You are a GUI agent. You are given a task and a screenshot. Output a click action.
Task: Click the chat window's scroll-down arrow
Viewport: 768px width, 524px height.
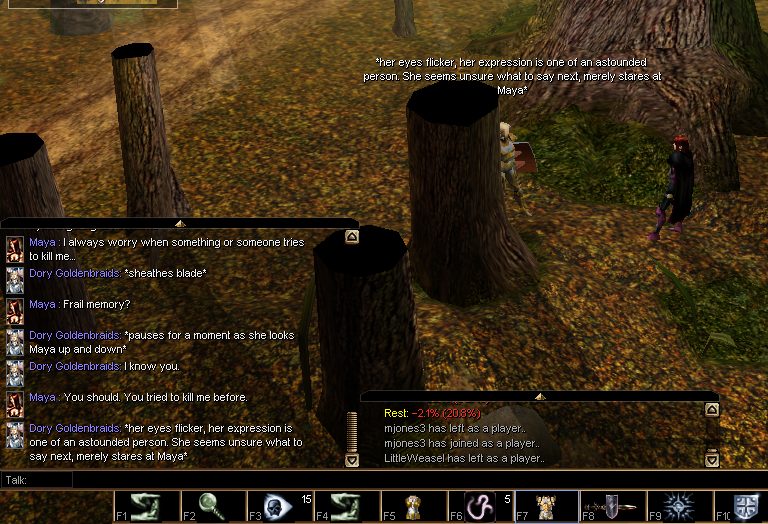(x=351, y=460)
